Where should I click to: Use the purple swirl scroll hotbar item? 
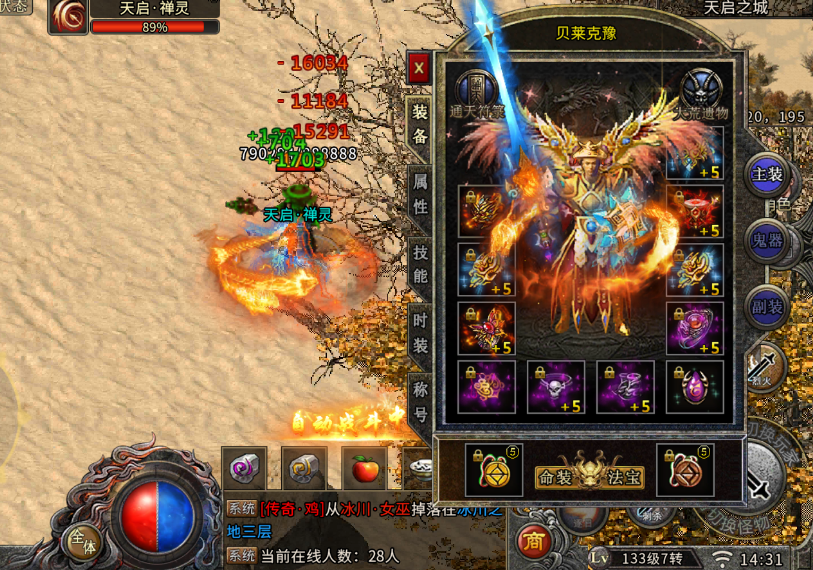pyautogui.click(x=243, y=468)
